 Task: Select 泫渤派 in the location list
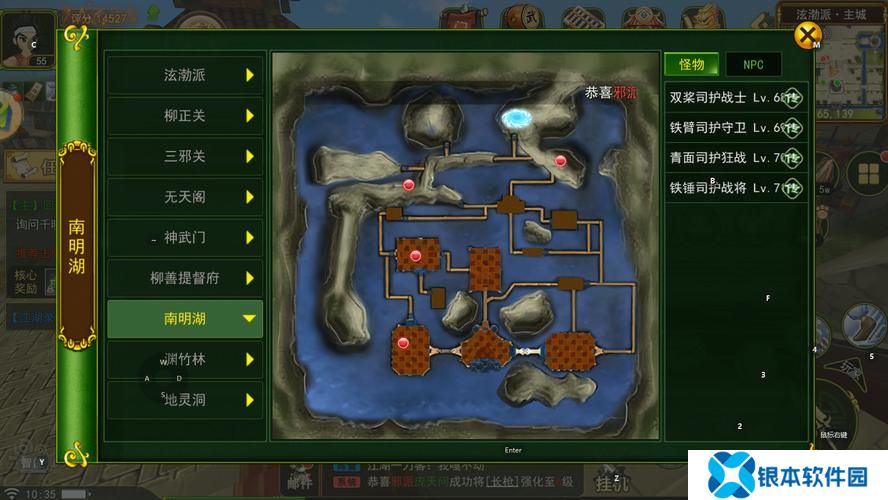(185, 75)
